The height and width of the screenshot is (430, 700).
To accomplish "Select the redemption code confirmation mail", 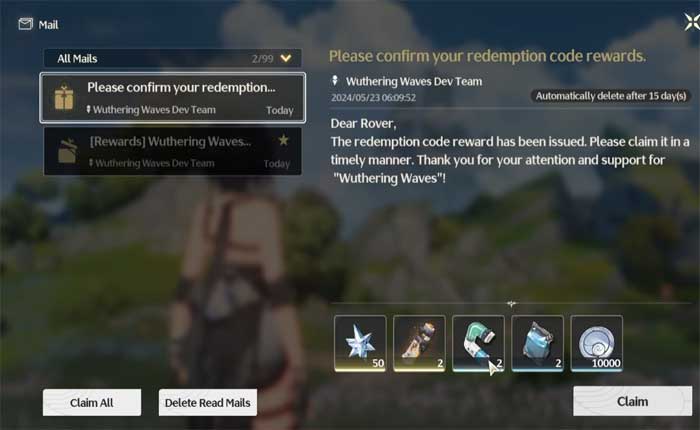I will coord(172,97).
